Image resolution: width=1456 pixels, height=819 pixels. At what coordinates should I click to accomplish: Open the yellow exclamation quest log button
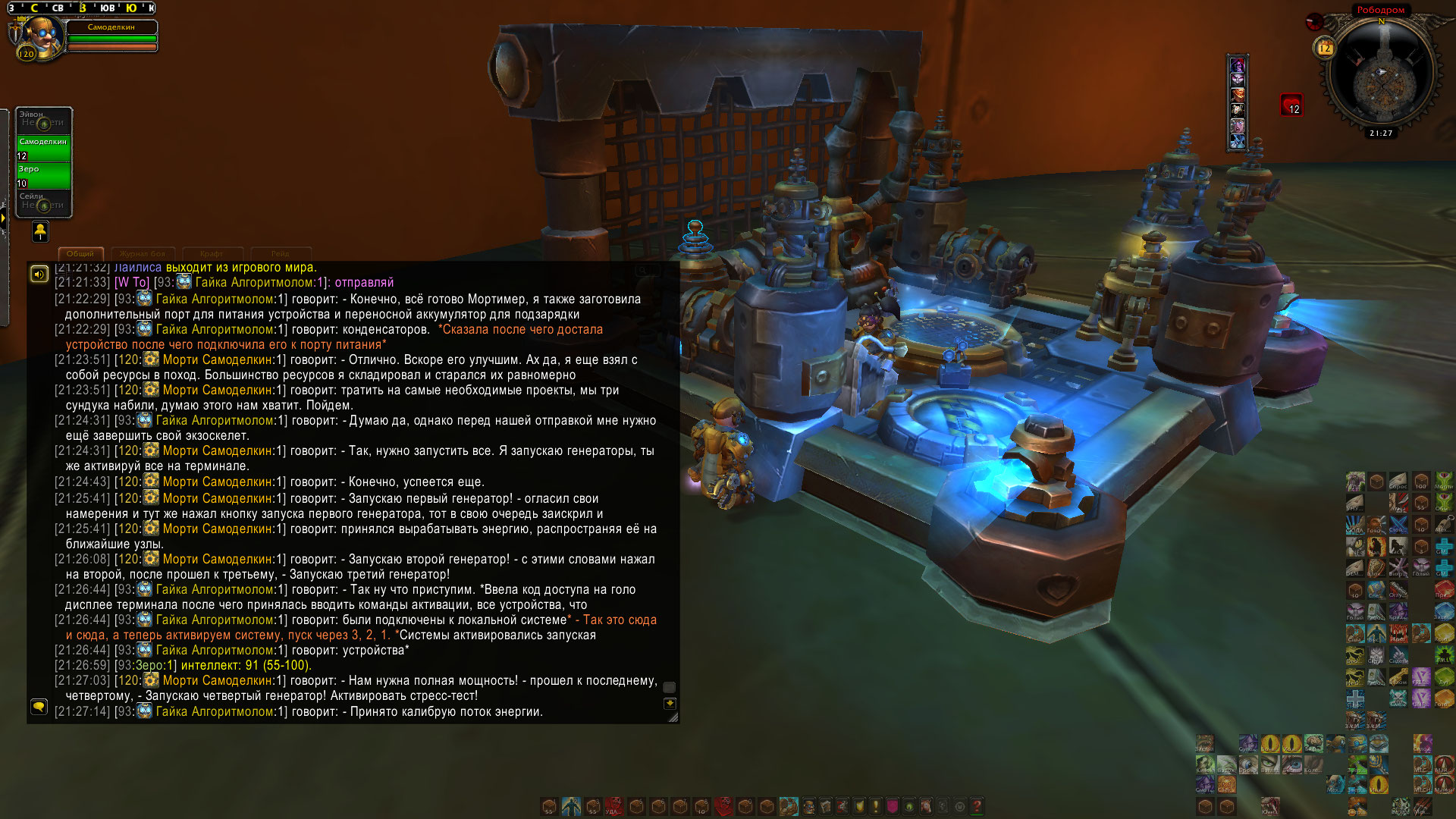pyautogui.click(x=876, y=806)
